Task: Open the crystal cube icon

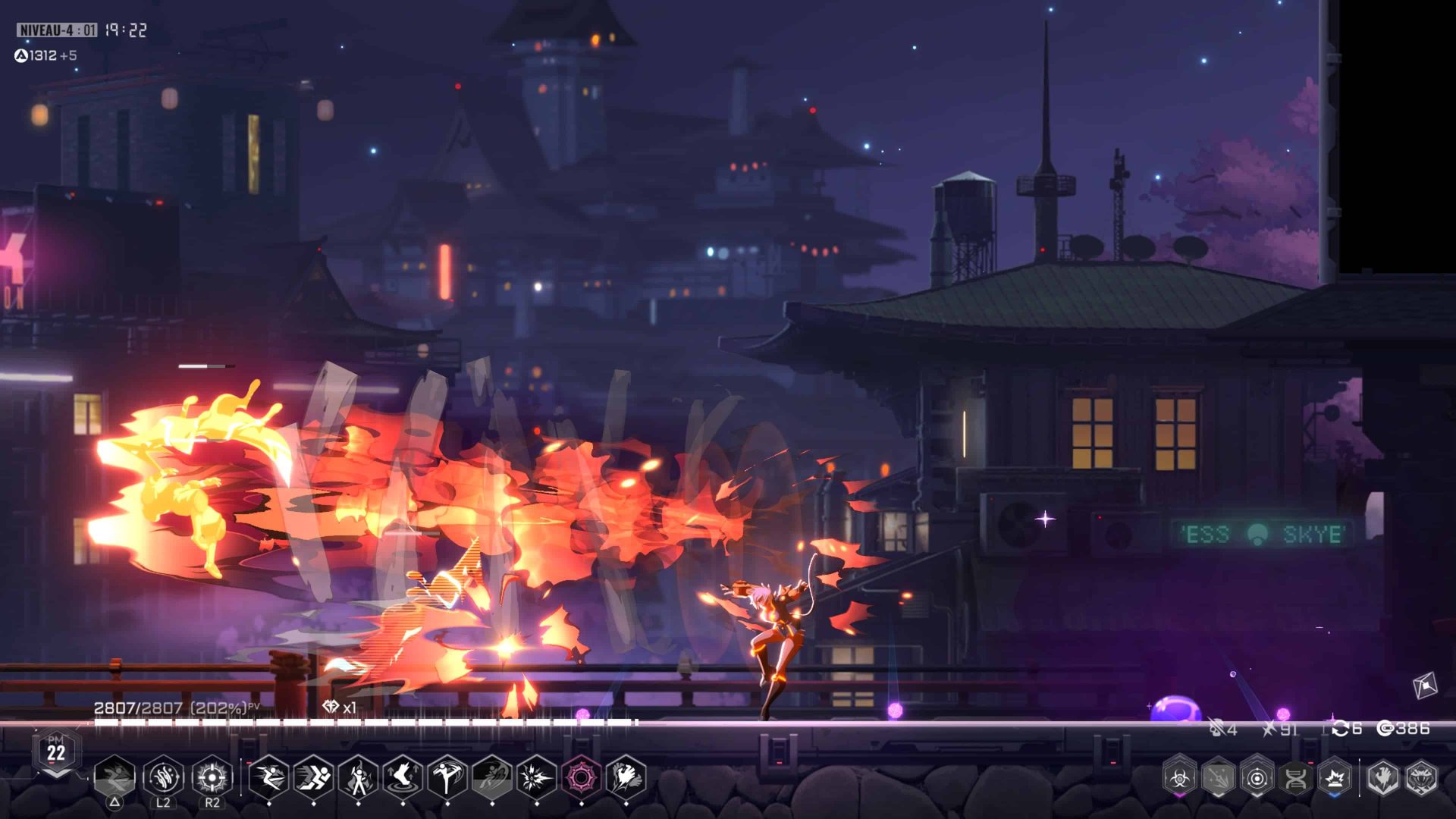Action: point(1425,686)
